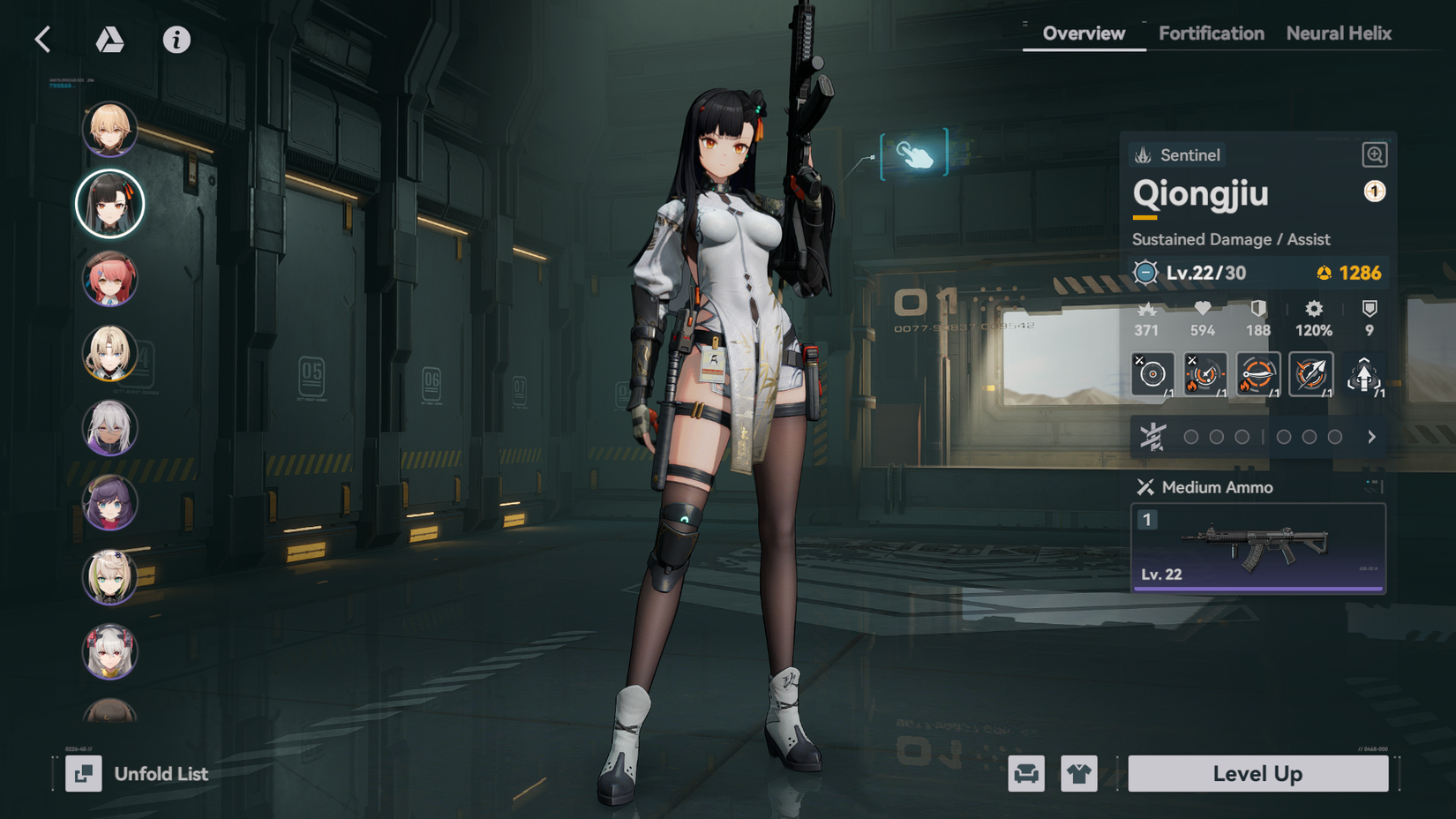The image size is (1456, 819).
Task: Click the crossed-ammo Medium Ammo icon
Action: (x=1147, y=486)
